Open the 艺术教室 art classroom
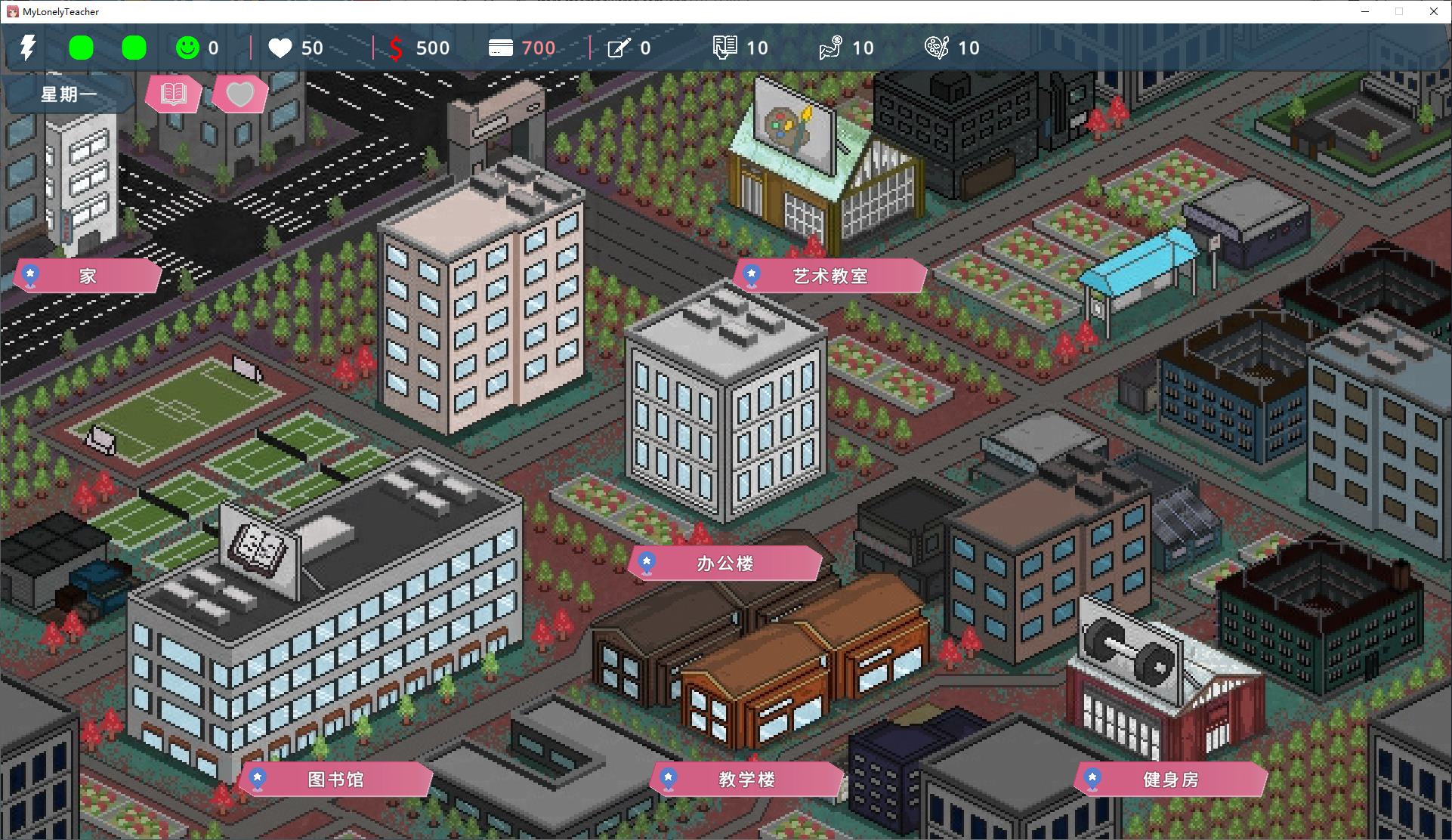1452x840 pixels. (829, 276)
